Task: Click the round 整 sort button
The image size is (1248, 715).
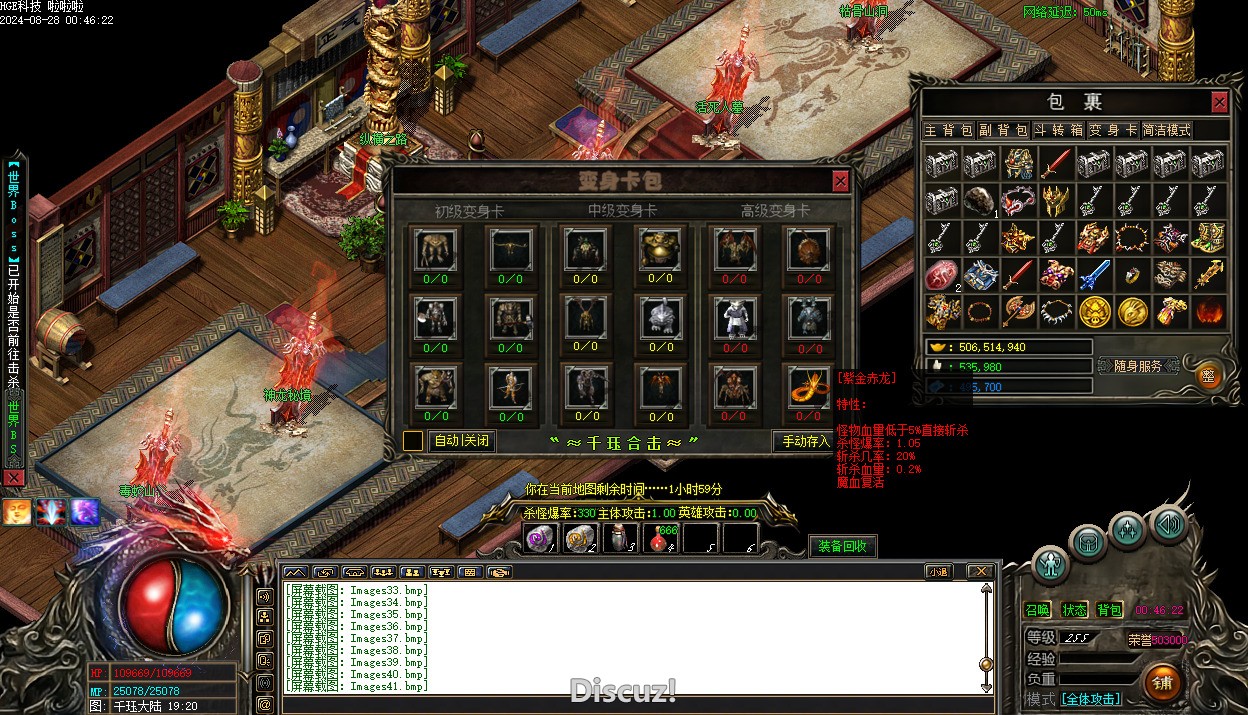Action: point(1210,374)
